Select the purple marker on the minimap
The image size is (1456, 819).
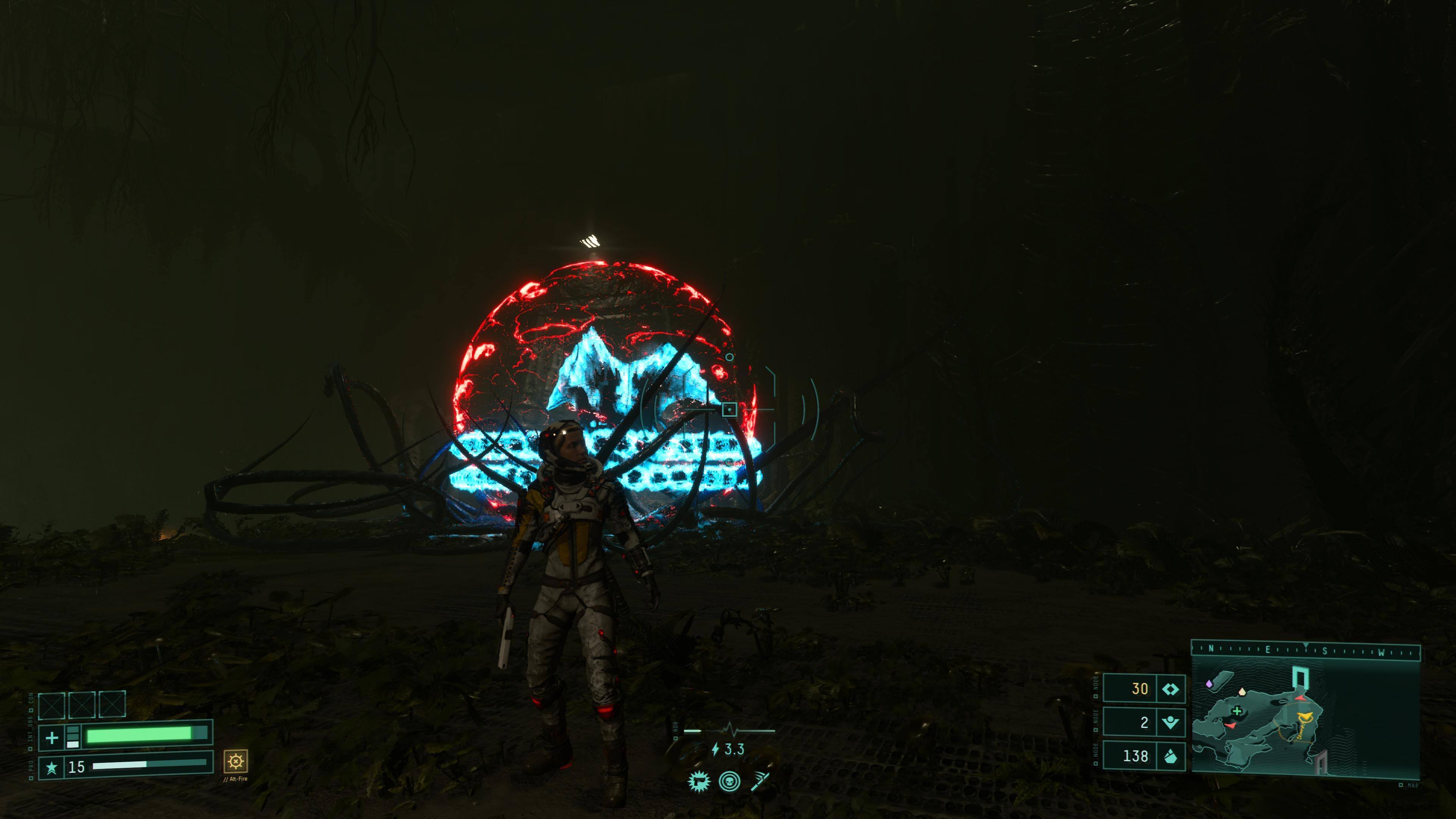(1209, 684)
